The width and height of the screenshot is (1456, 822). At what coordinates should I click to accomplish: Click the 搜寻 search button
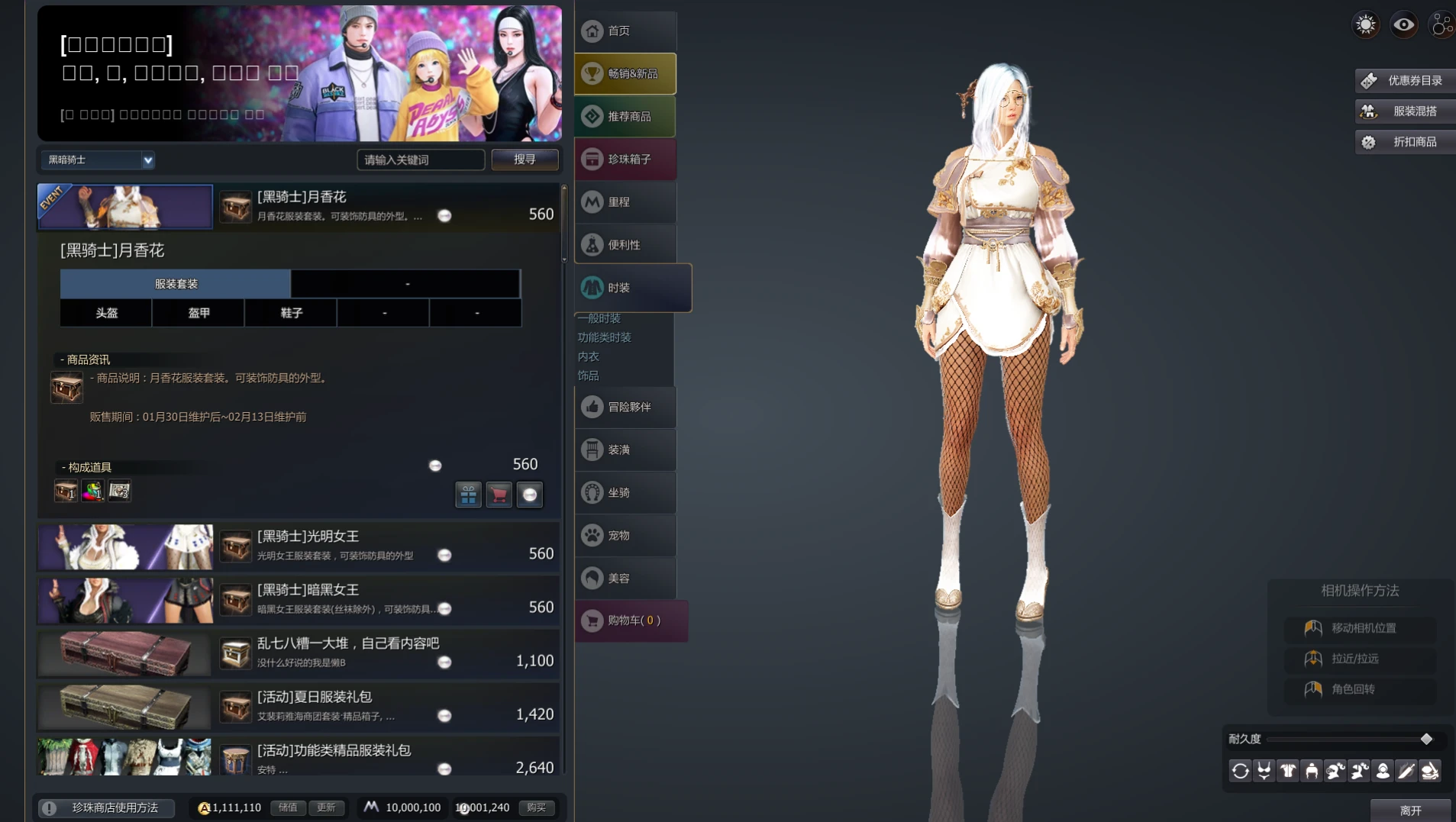pos(525,160)
